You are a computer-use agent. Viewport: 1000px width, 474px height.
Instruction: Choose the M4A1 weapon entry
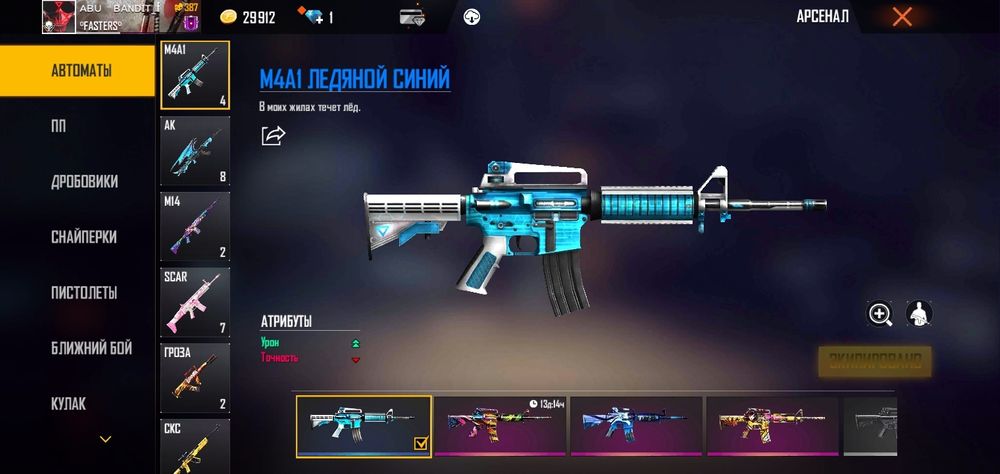click(195, 75)
